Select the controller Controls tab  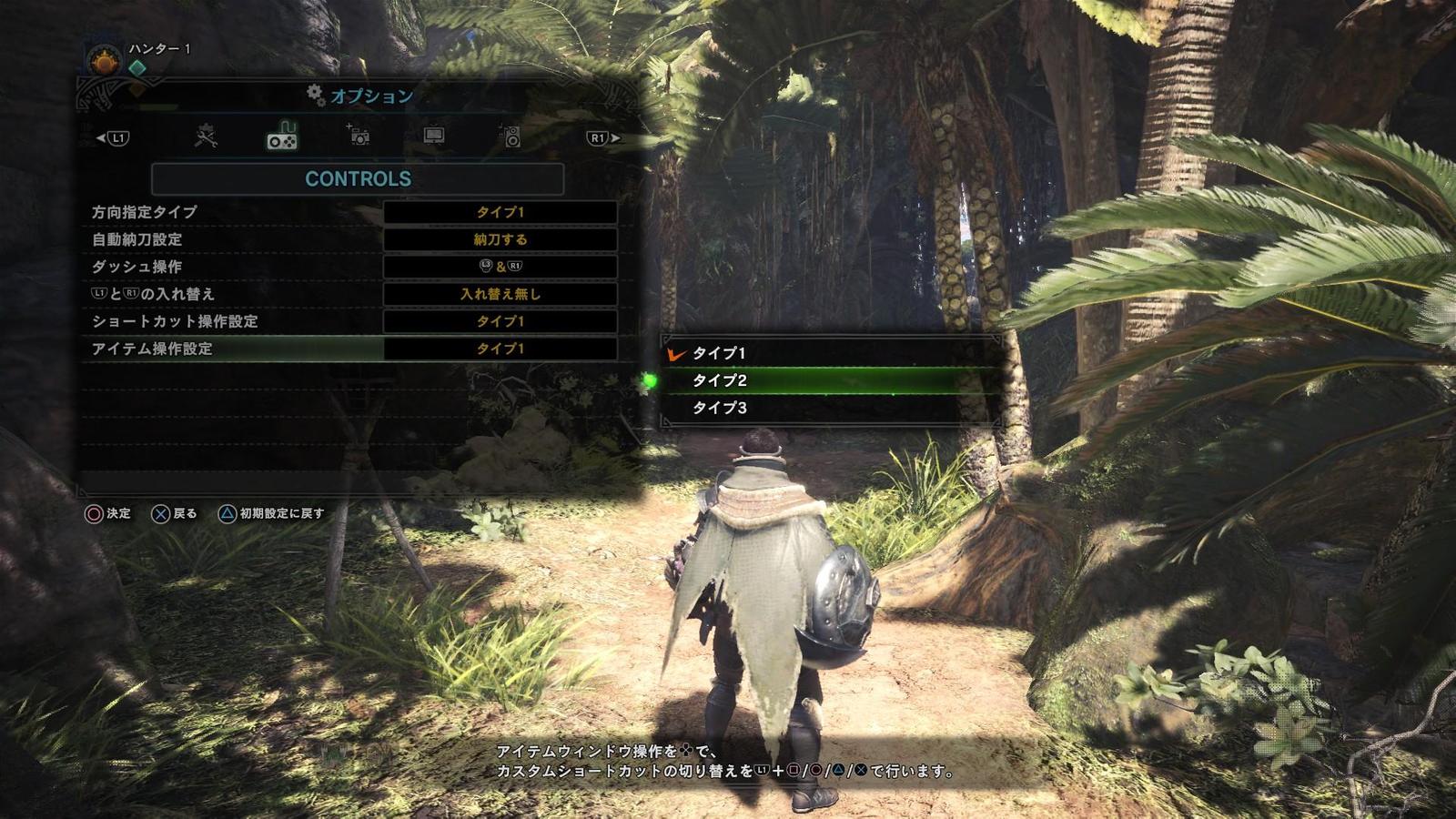click(x=281, y=137)
